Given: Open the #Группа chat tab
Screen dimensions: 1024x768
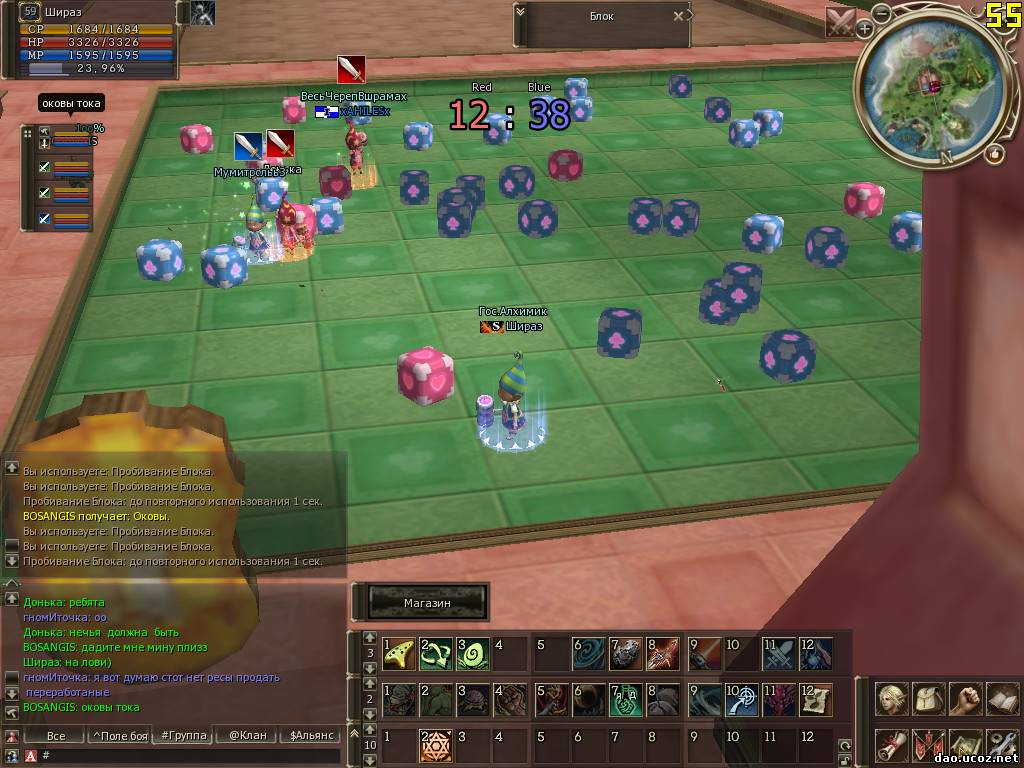Looking at the screenshot, I should 183,736.
